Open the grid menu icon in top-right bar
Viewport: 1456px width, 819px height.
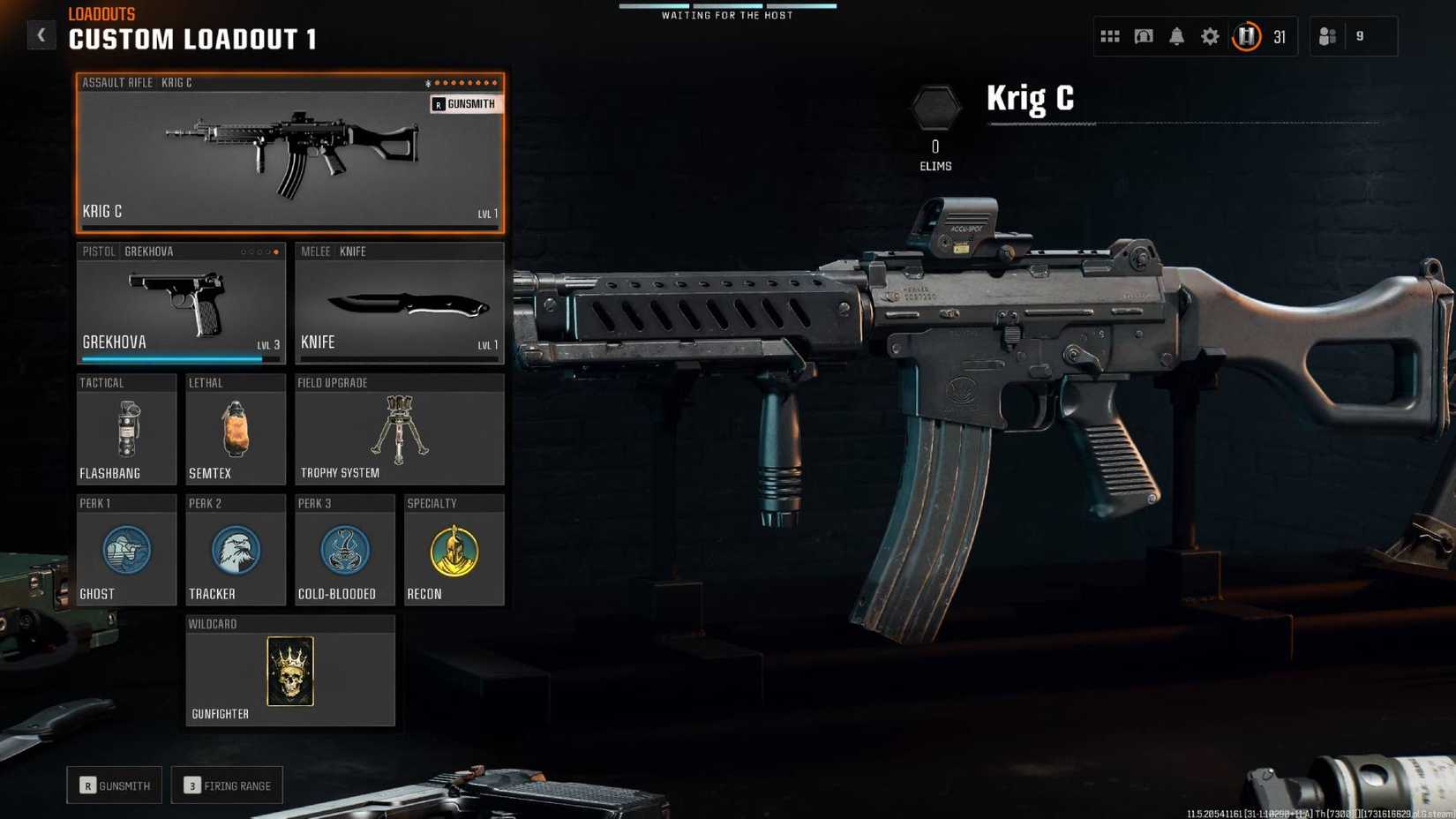click(1109, 36)
